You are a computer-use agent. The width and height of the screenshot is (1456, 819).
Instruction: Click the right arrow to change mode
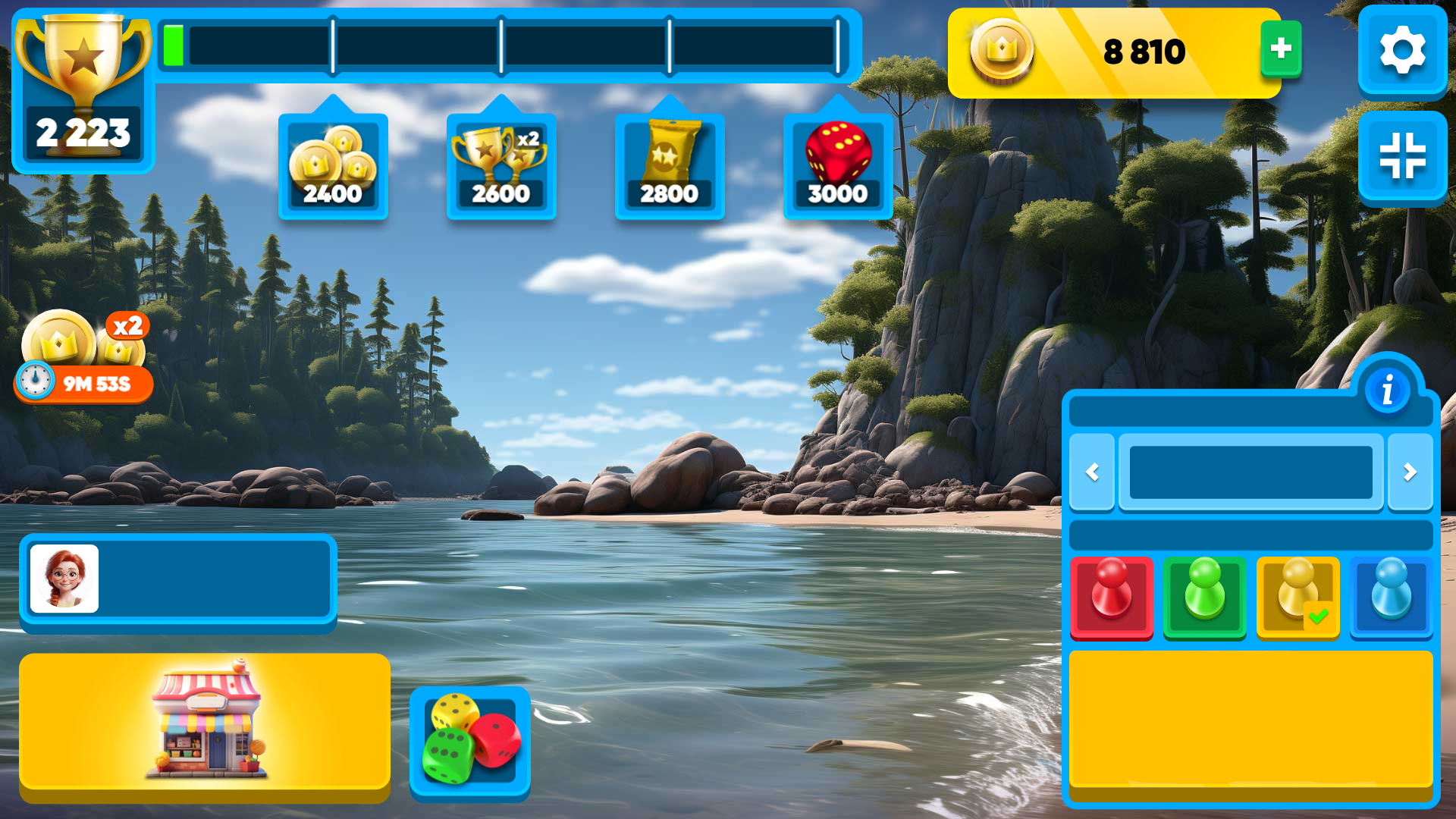(x=1410, y=472)
